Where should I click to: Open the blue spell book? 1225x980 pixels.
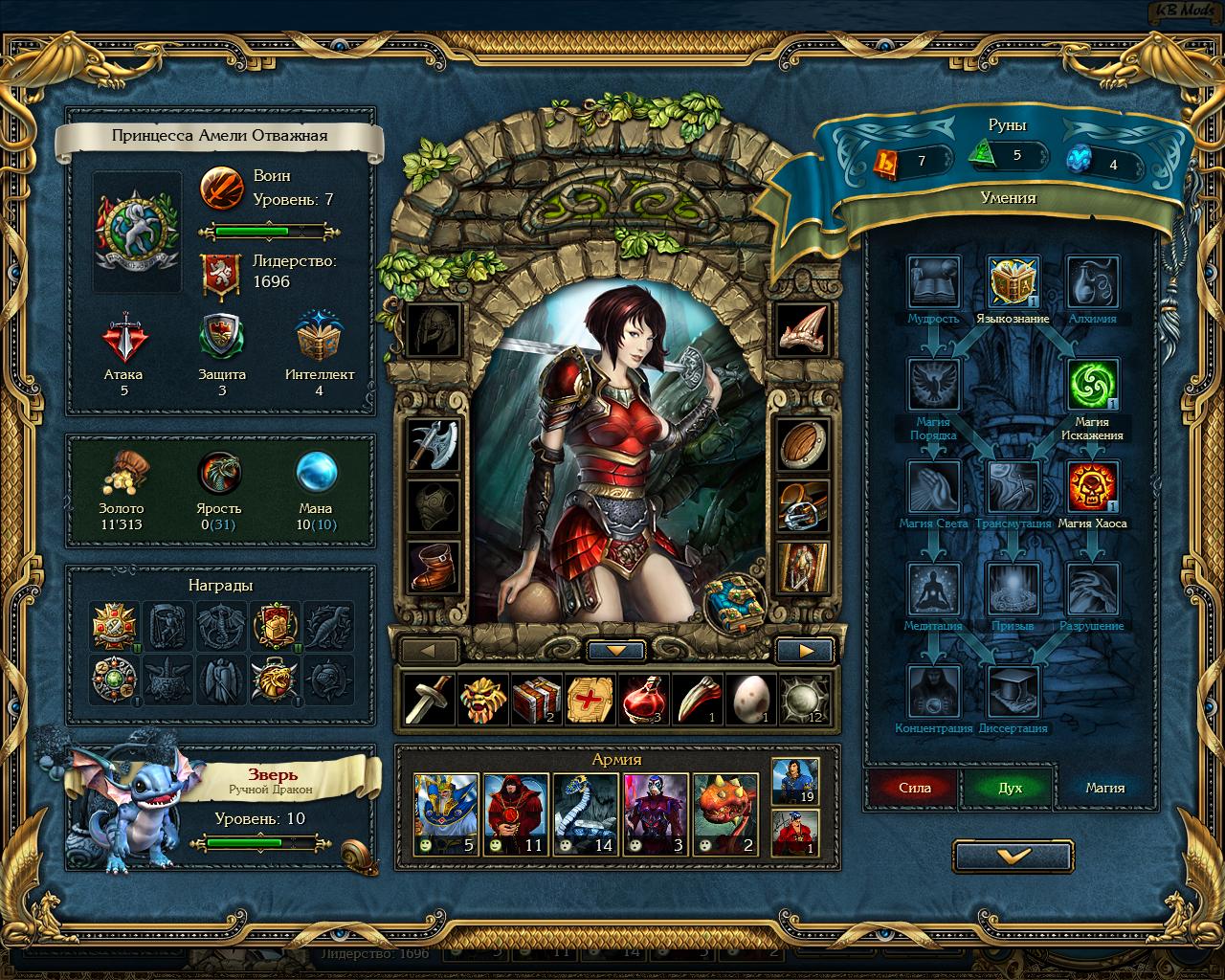736,604
